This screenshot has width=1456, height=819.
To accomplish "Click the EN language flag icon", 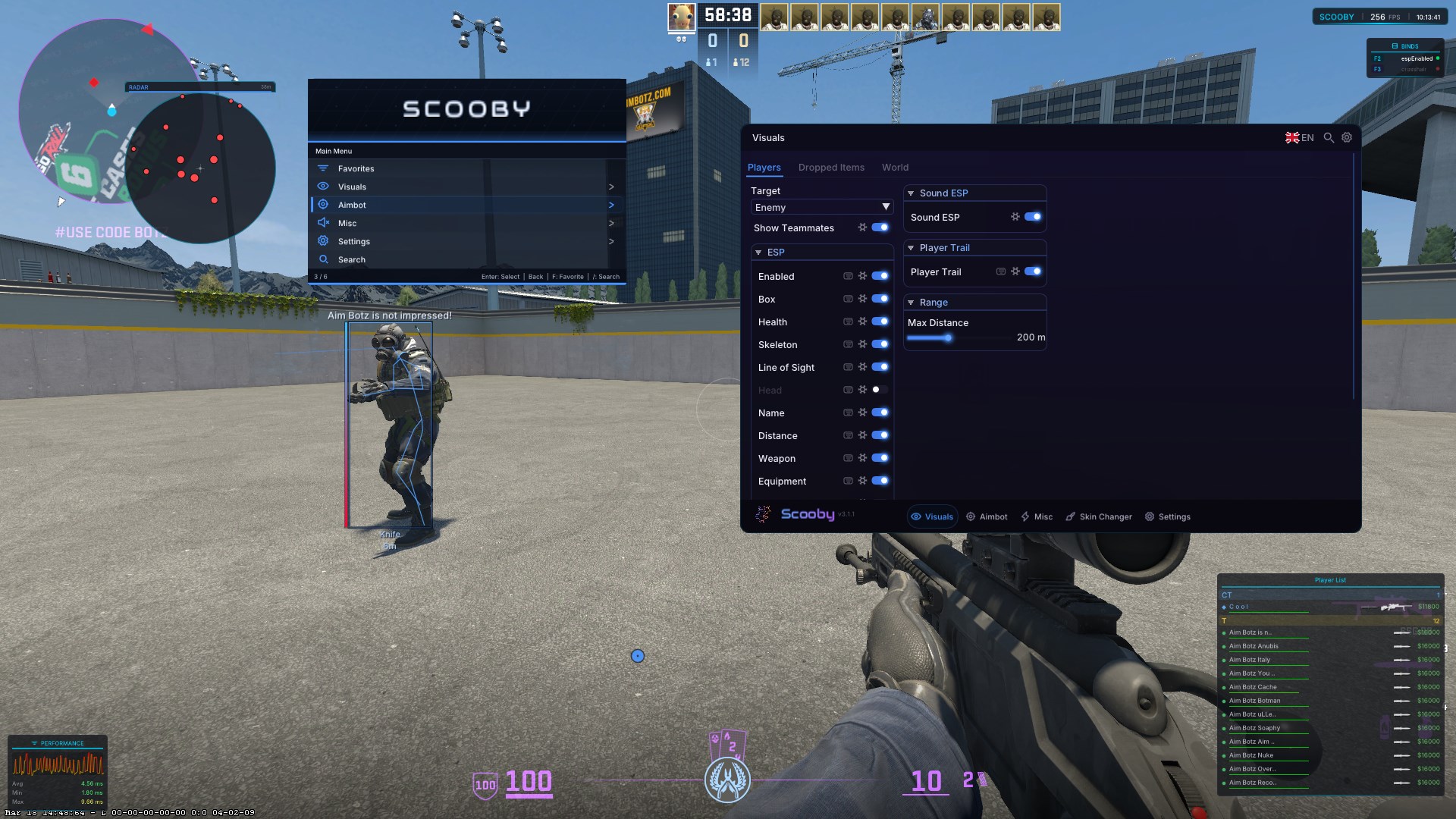I will click(x=1293, y=137).
